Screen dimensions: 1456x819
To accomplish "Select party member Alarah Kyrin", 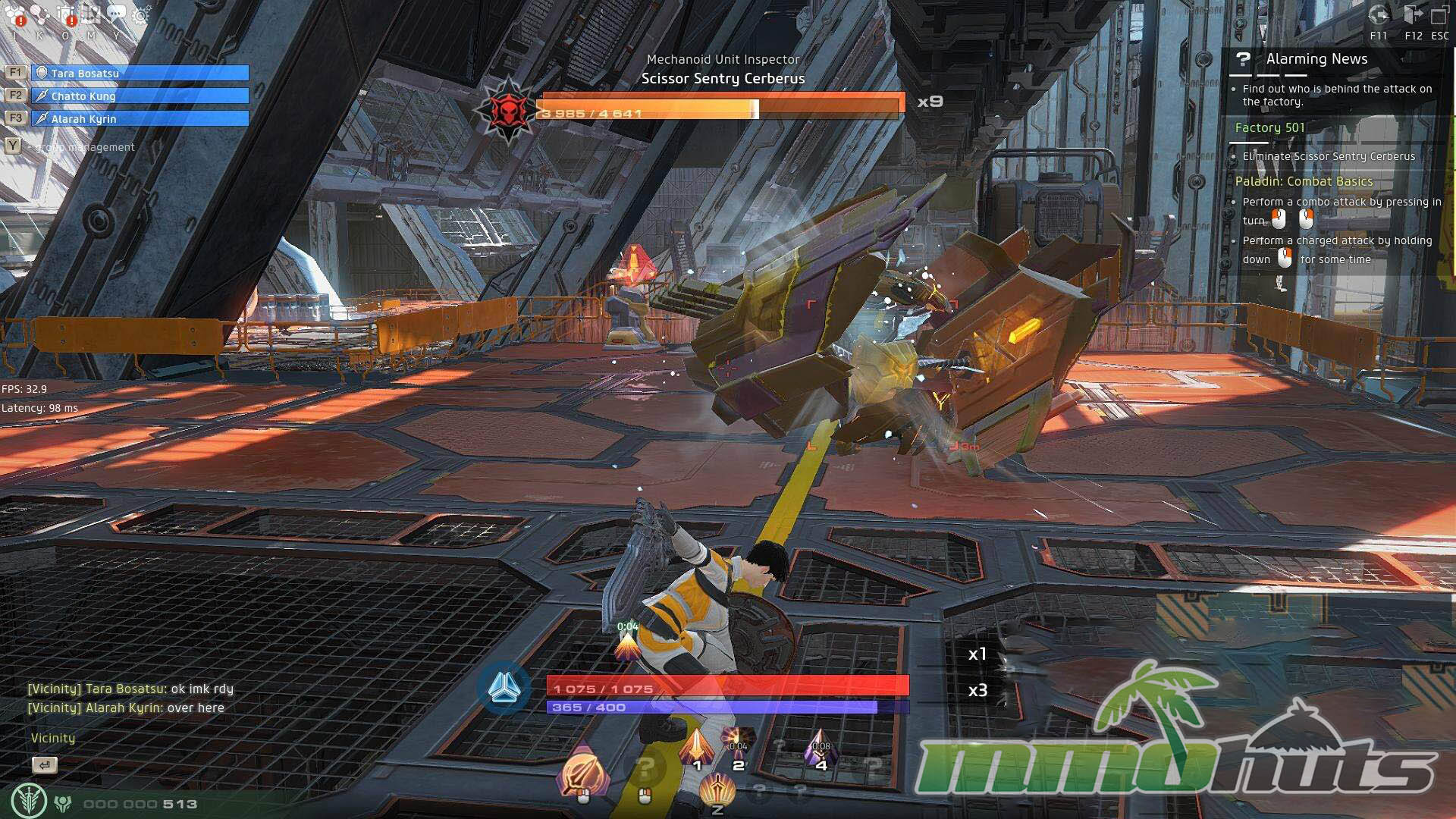I will pyautogui.click(x=140, y=118).
